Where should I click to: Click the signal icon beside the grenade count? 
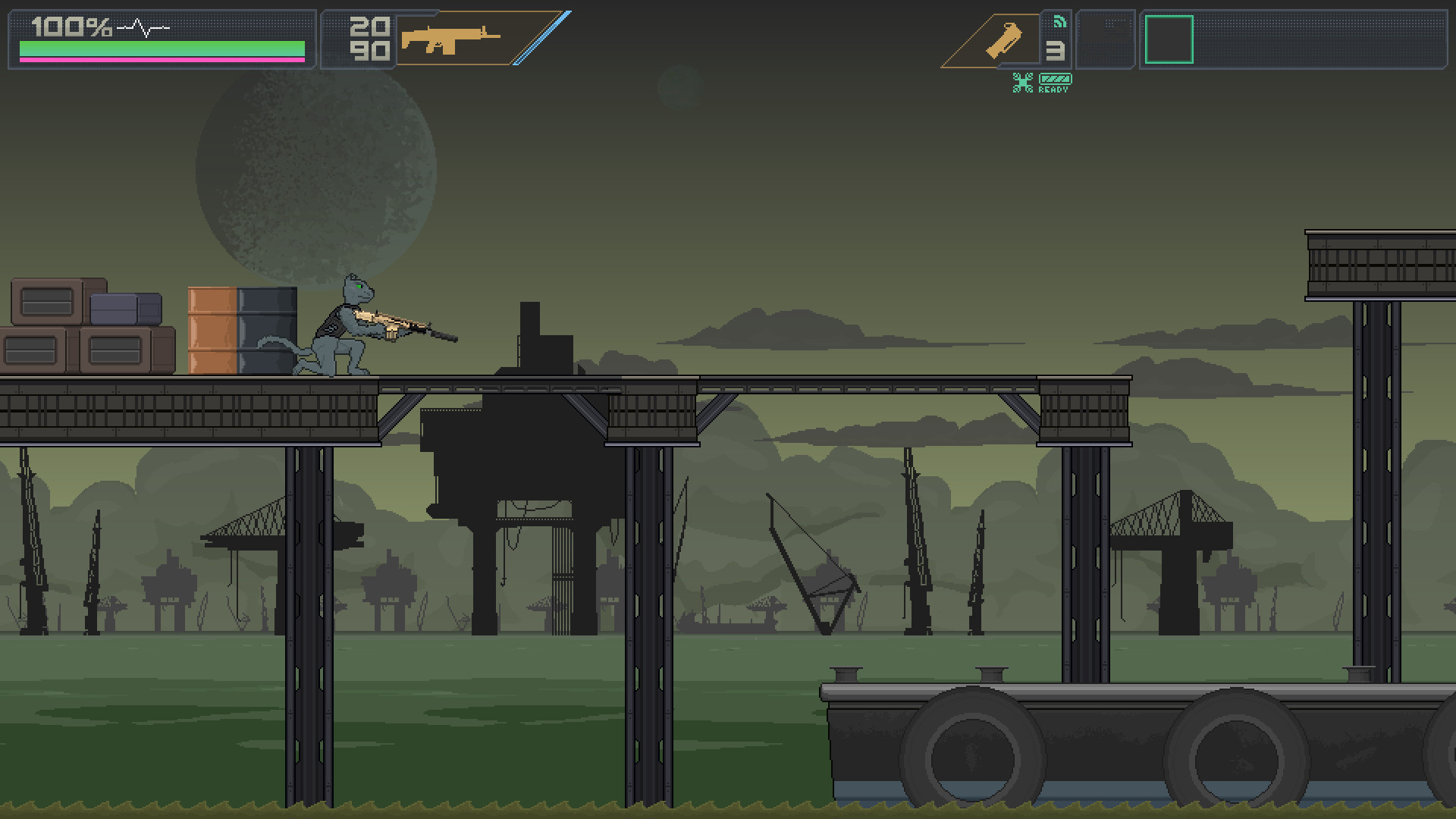1061,22
